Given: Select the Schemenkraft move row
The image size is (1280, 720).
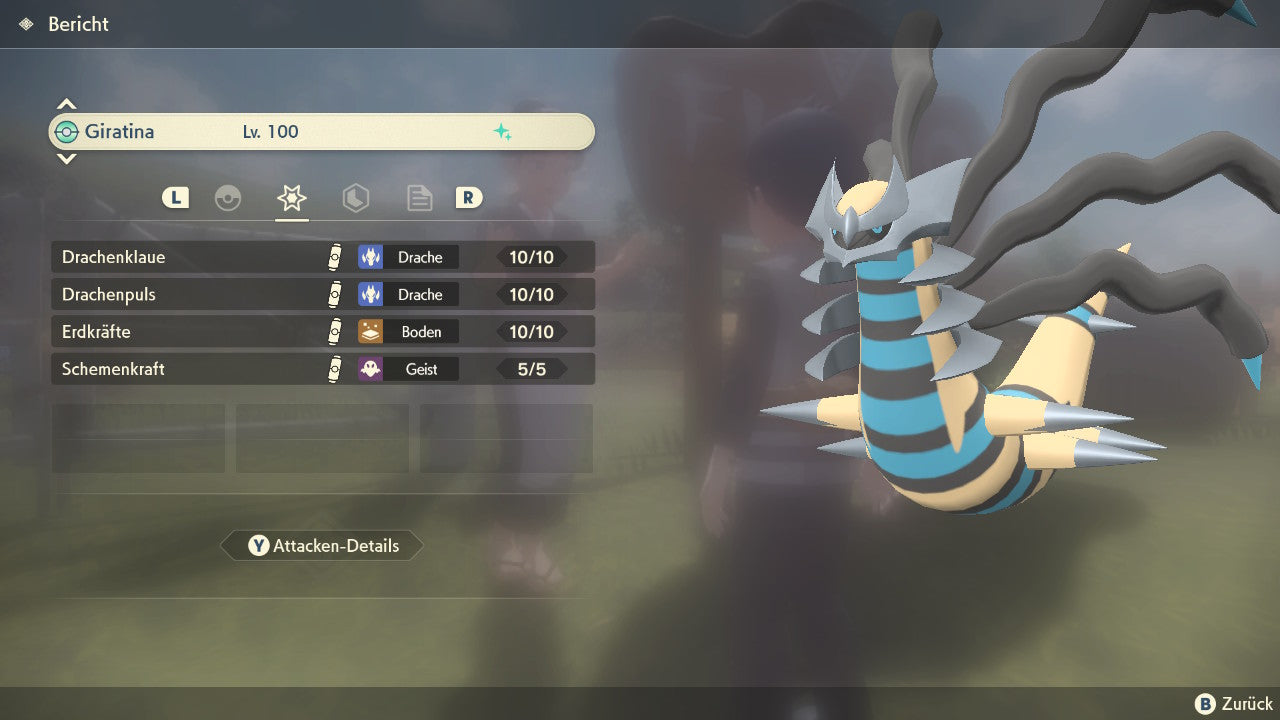Looking at the screenshot, I should coord(322,369).
